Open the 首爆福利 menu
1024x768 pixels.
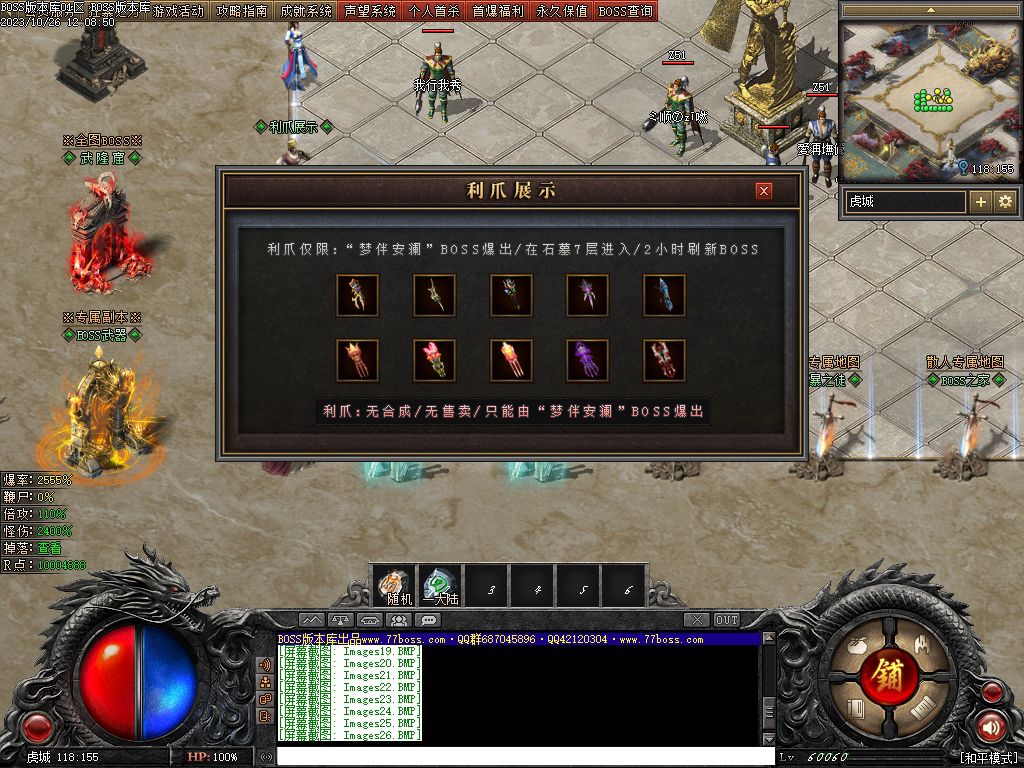click(498, 11)
